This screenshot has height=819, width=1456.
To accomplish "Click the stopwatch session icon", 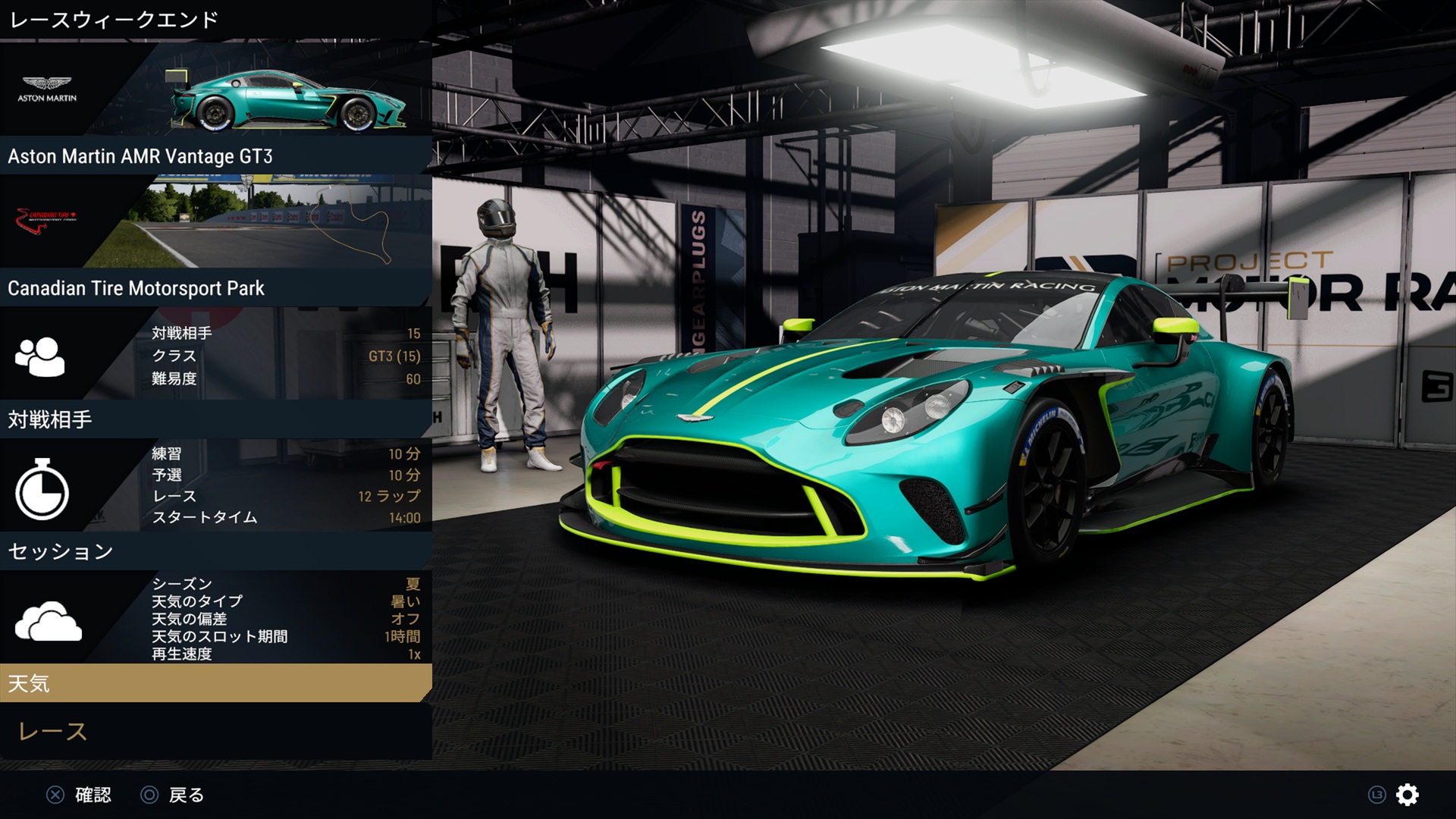I will [42, 491].
